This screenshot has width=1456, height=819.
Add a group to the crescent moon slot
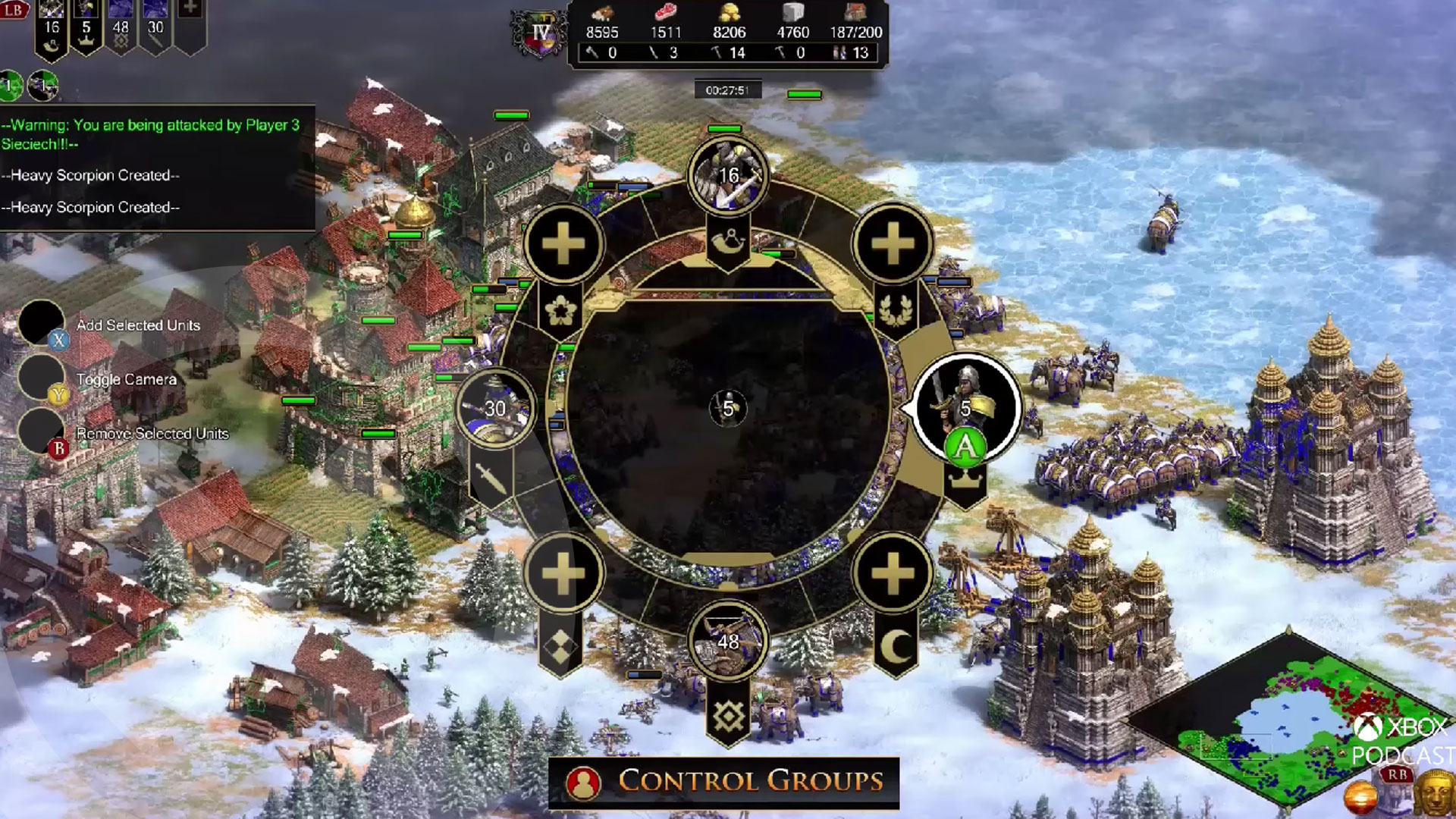click(893, 573)
